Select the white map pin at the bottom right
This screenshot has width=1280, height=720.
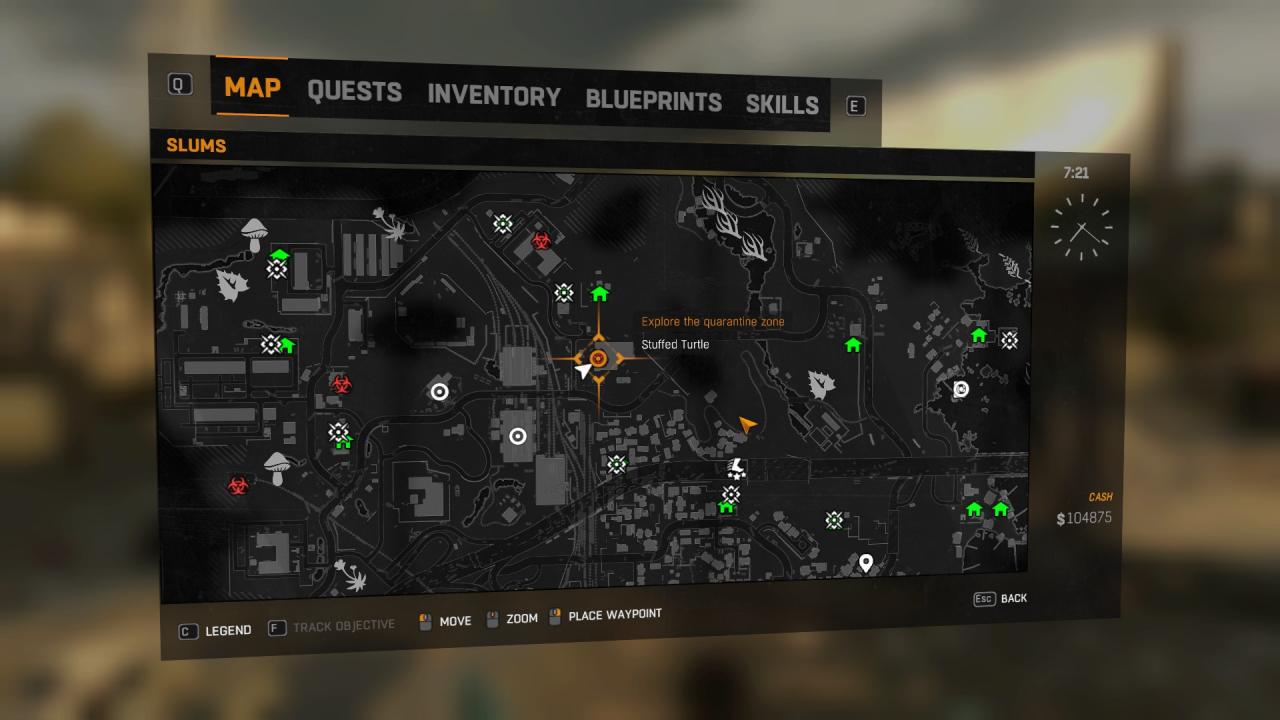pyautogui.click(x=866, y=561)
